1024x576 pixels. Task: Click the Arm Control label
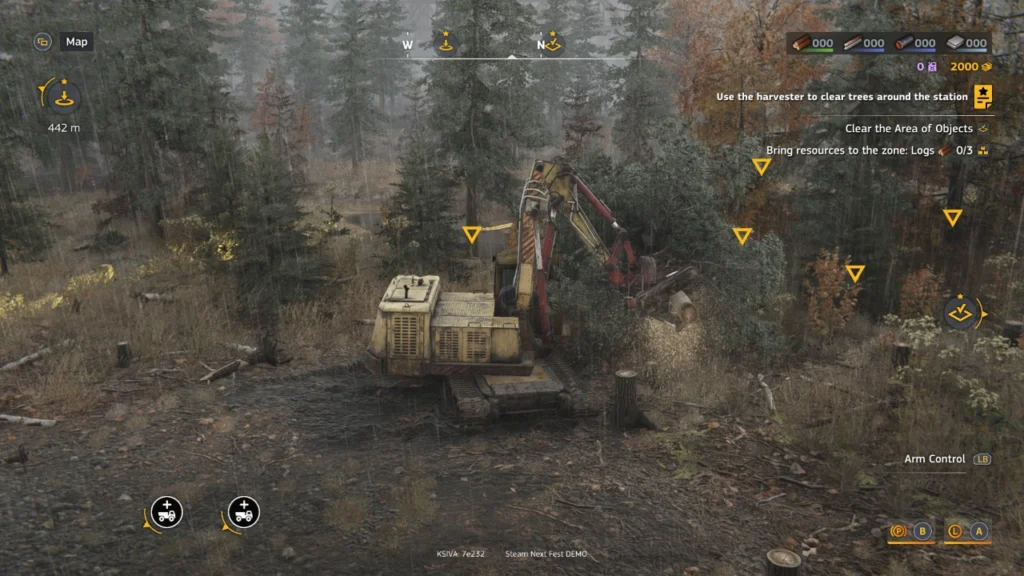point(934,459)
